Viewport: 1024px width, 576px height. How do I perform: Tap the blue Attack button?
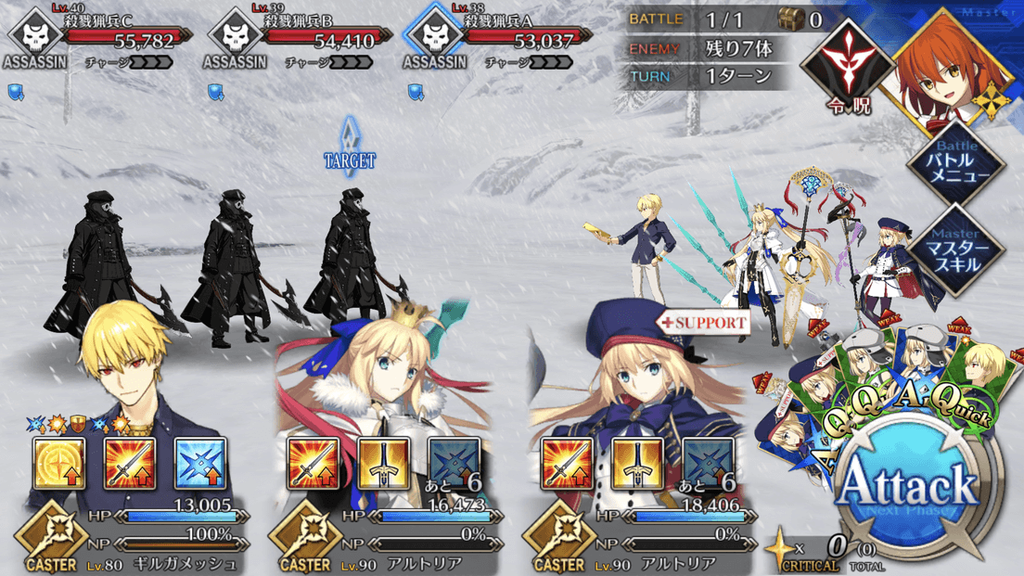point(906,487)
